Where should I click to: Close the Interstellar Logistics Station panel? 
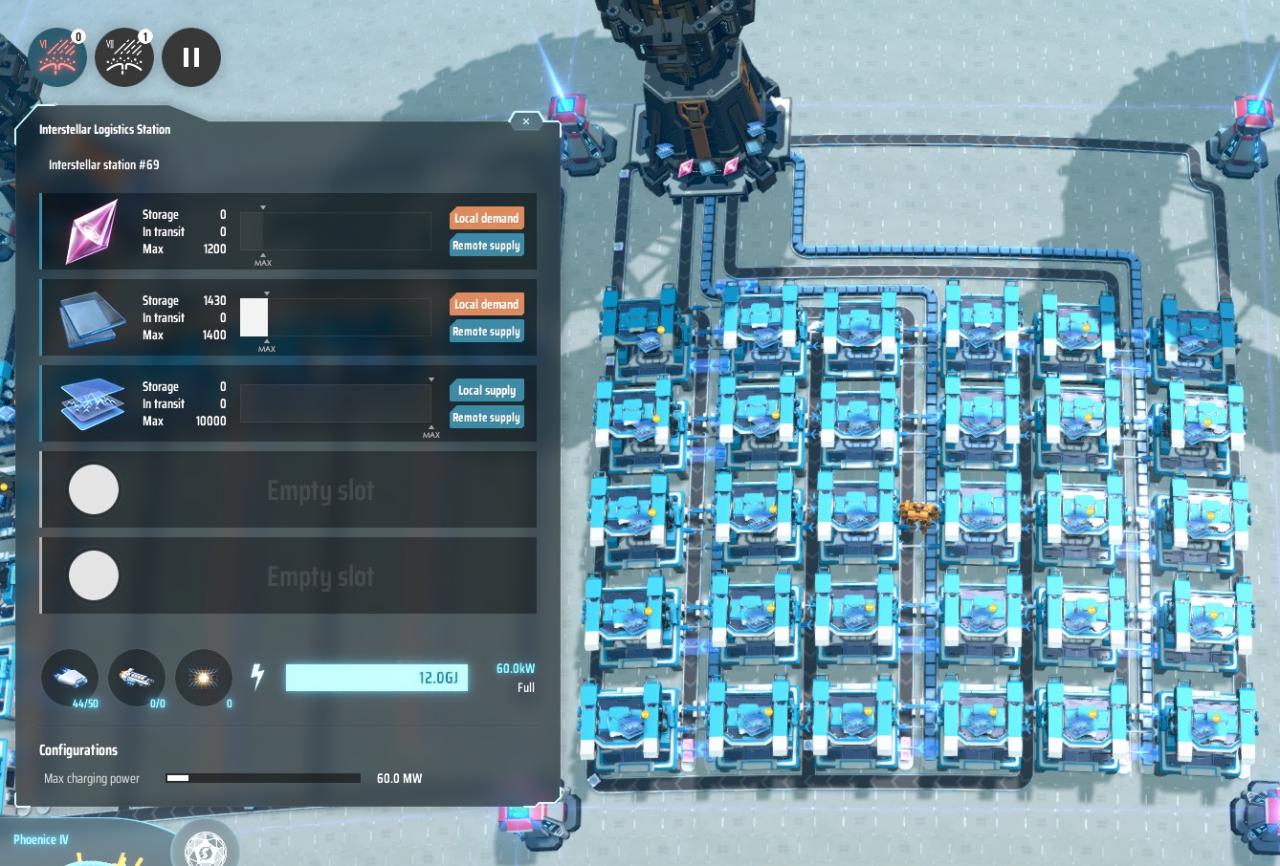click(526, 121)
